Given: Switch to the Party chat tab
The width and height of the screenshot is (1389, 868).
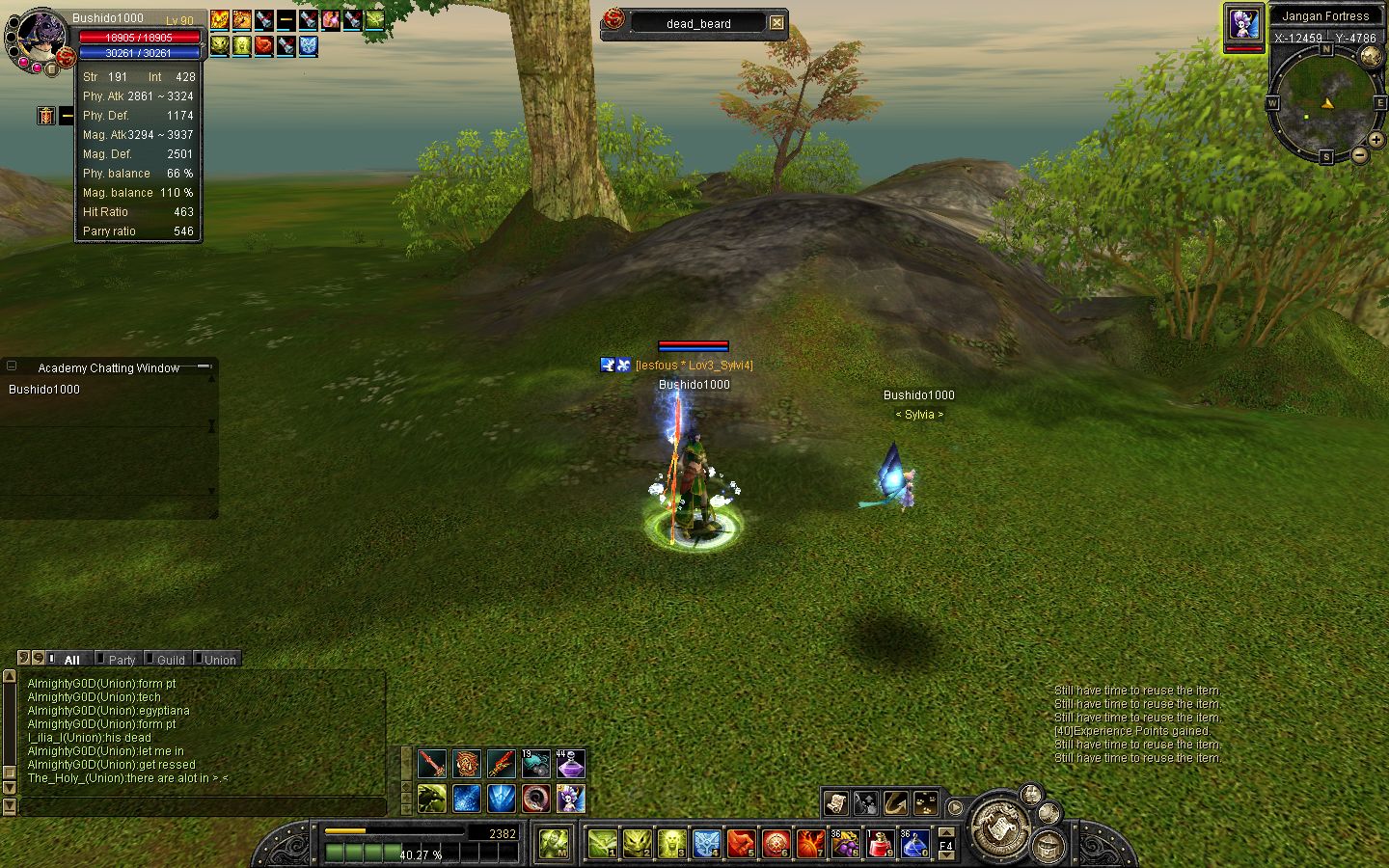Looking at the screenshot, I should [122, 660].
